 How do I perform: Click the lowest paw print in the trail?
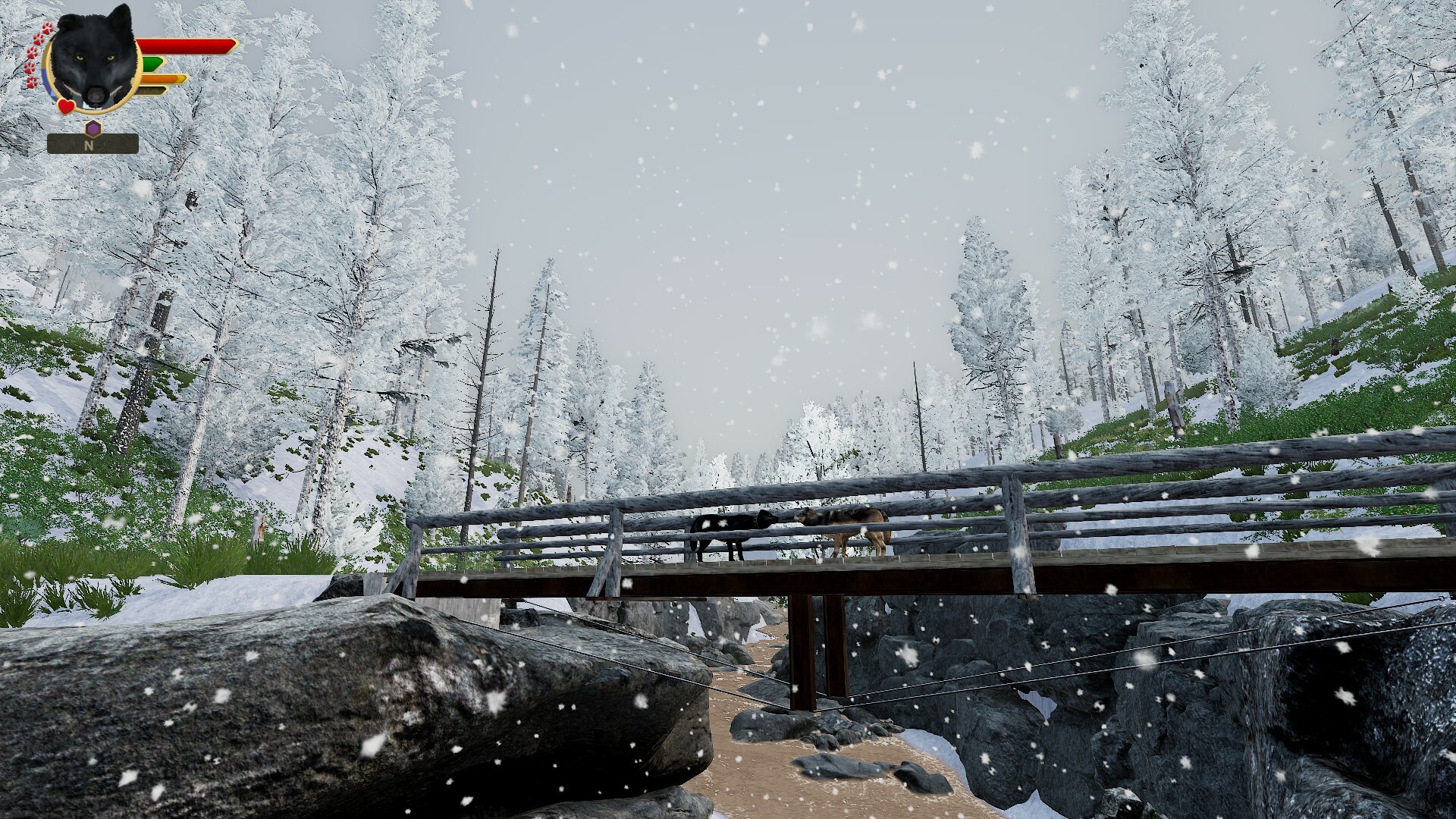[30, 83]
